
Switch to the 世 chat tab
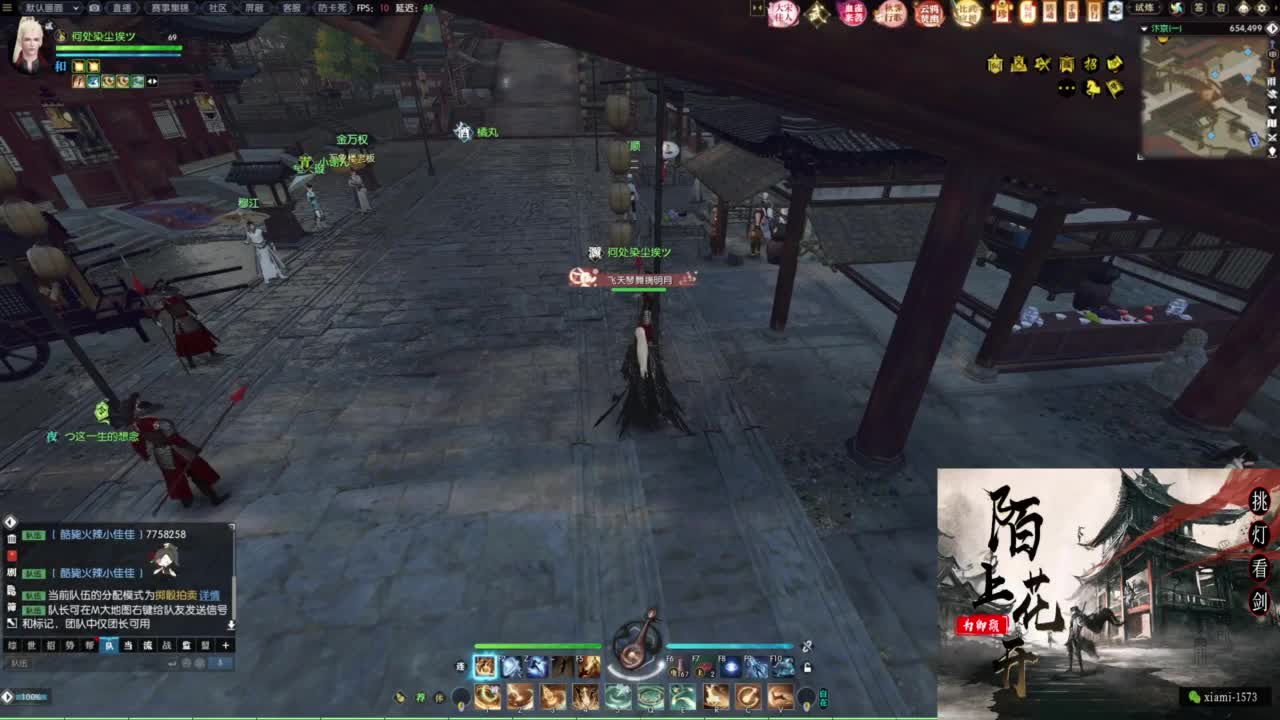[x=29, y=645]
